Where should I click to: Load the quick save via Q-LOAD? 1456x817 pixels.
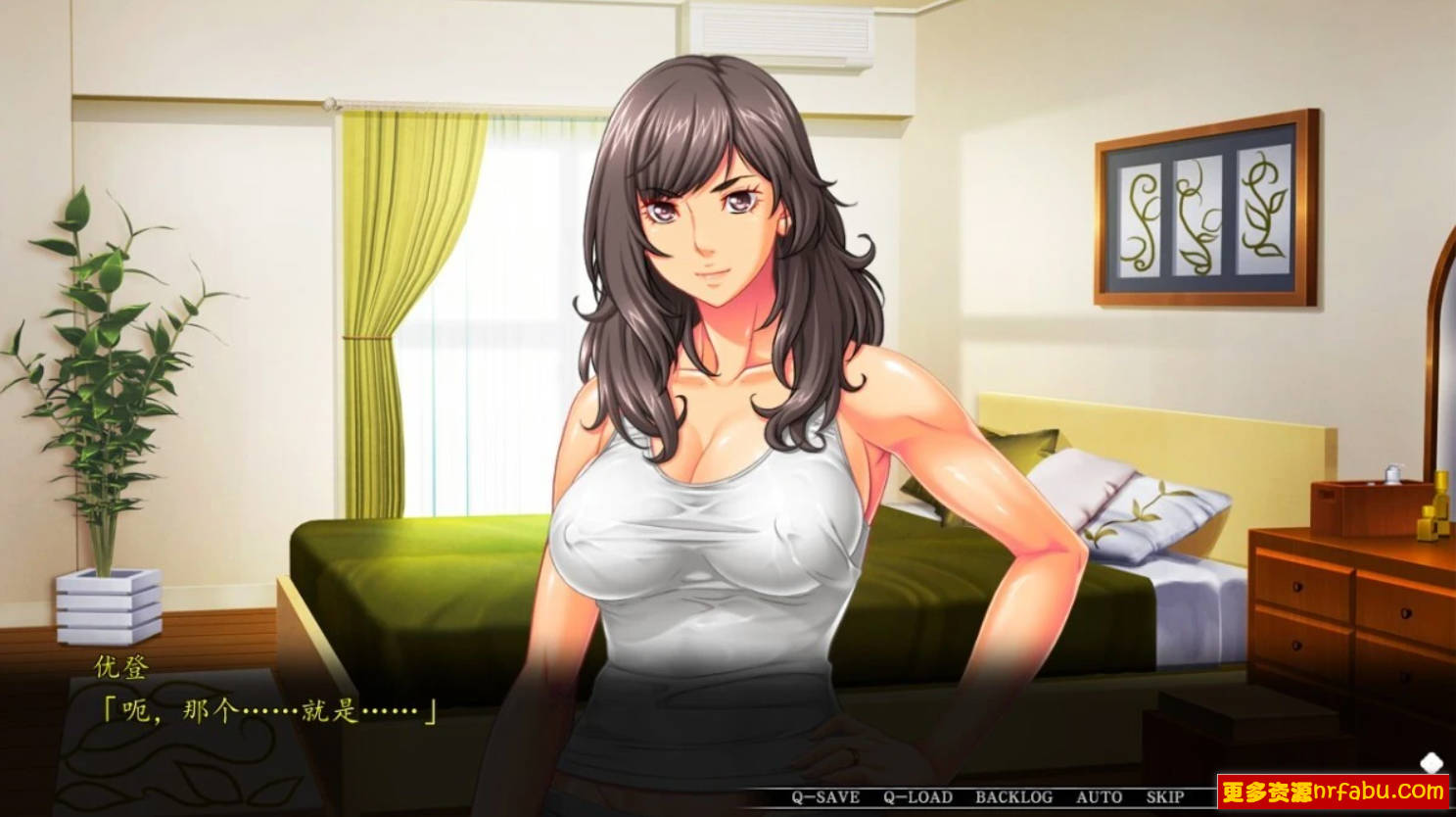[x=917, y=797]
